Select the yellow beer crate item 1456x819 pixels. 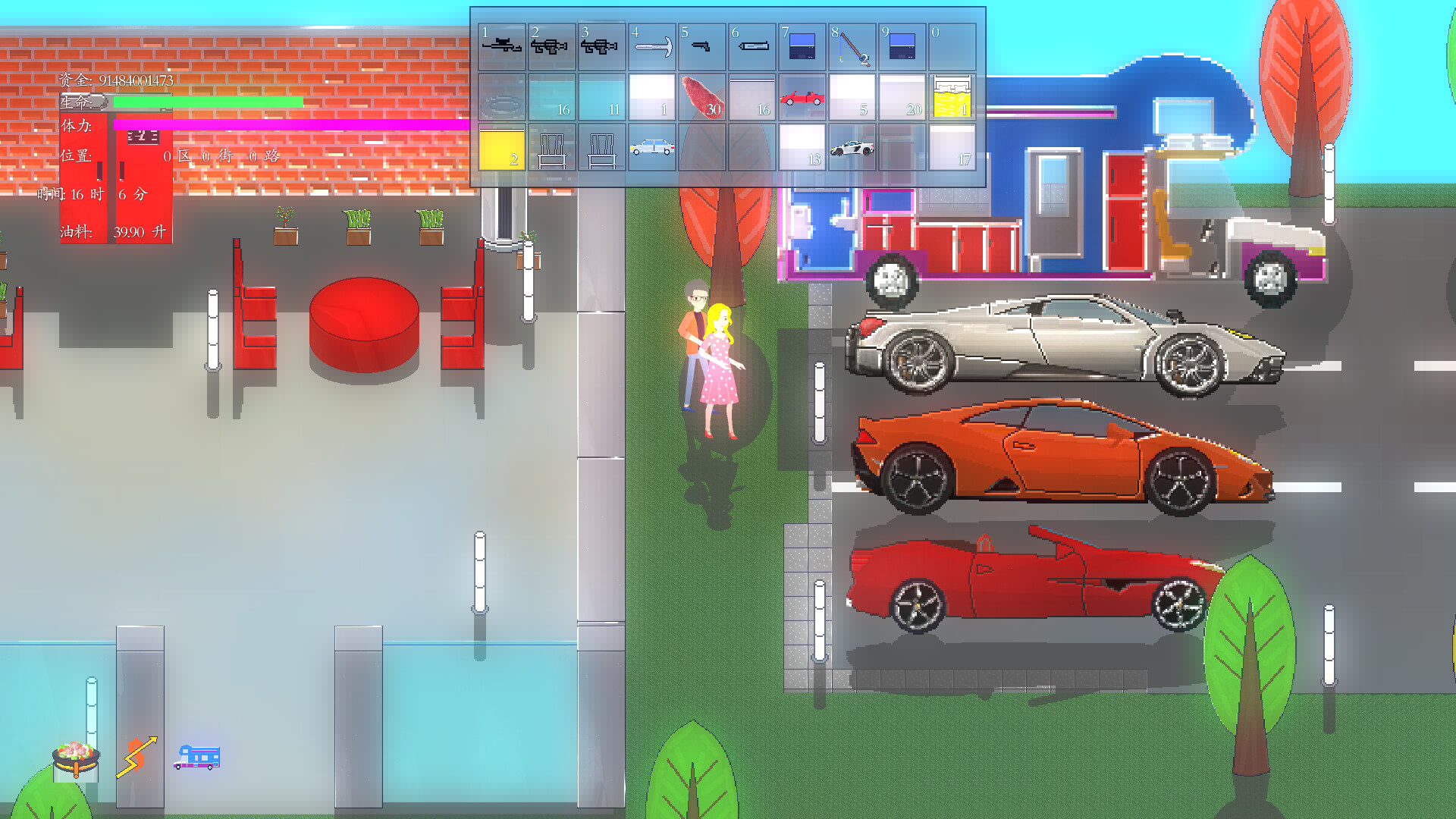pos(954,99)
